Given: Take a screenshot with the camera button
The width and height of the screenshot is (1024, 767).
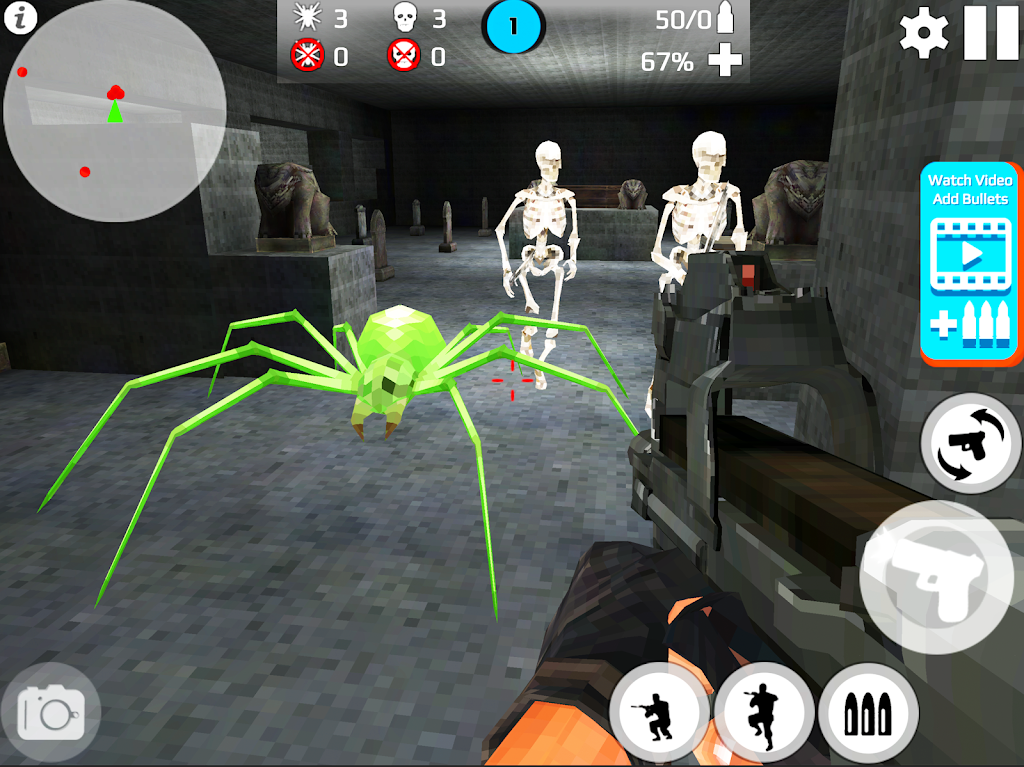Looking at the screenshot, I should (x=51, y=712).
